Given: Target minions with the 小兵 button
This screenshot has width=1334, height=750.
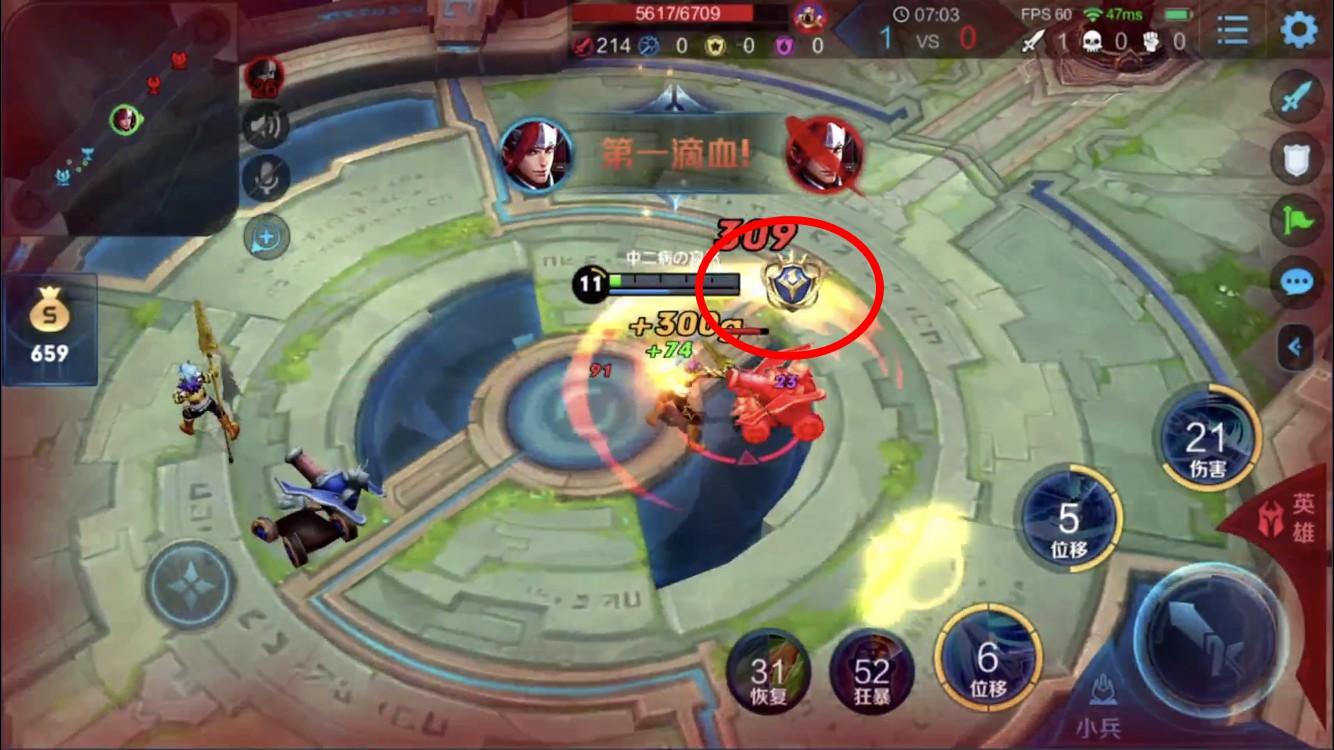Looking at the screenshot, I should [1104, 702].
